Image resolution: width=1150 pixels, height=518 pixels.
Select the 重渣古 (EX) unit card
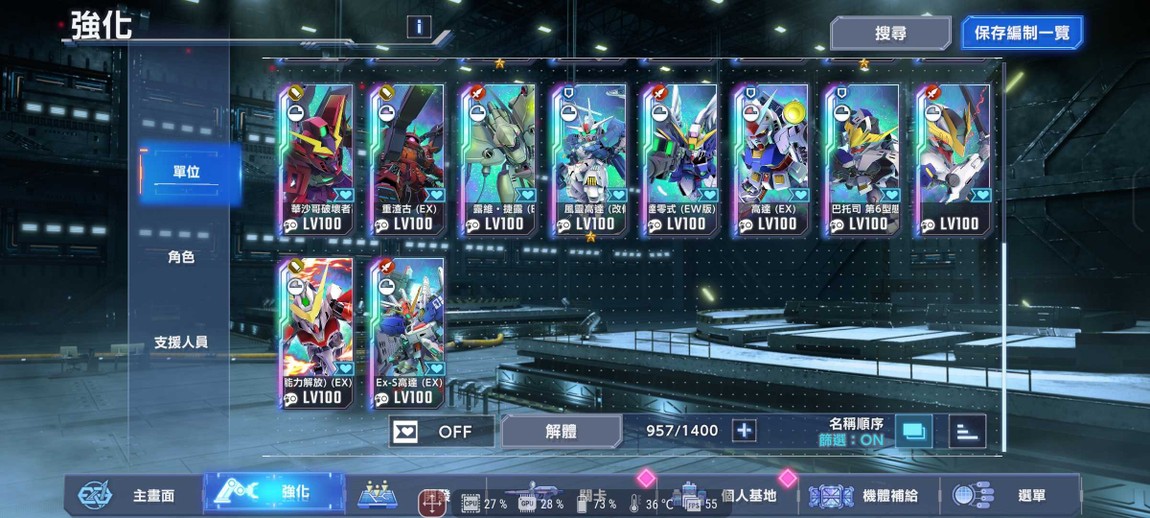pyautogui.click(x=407, y=159)
